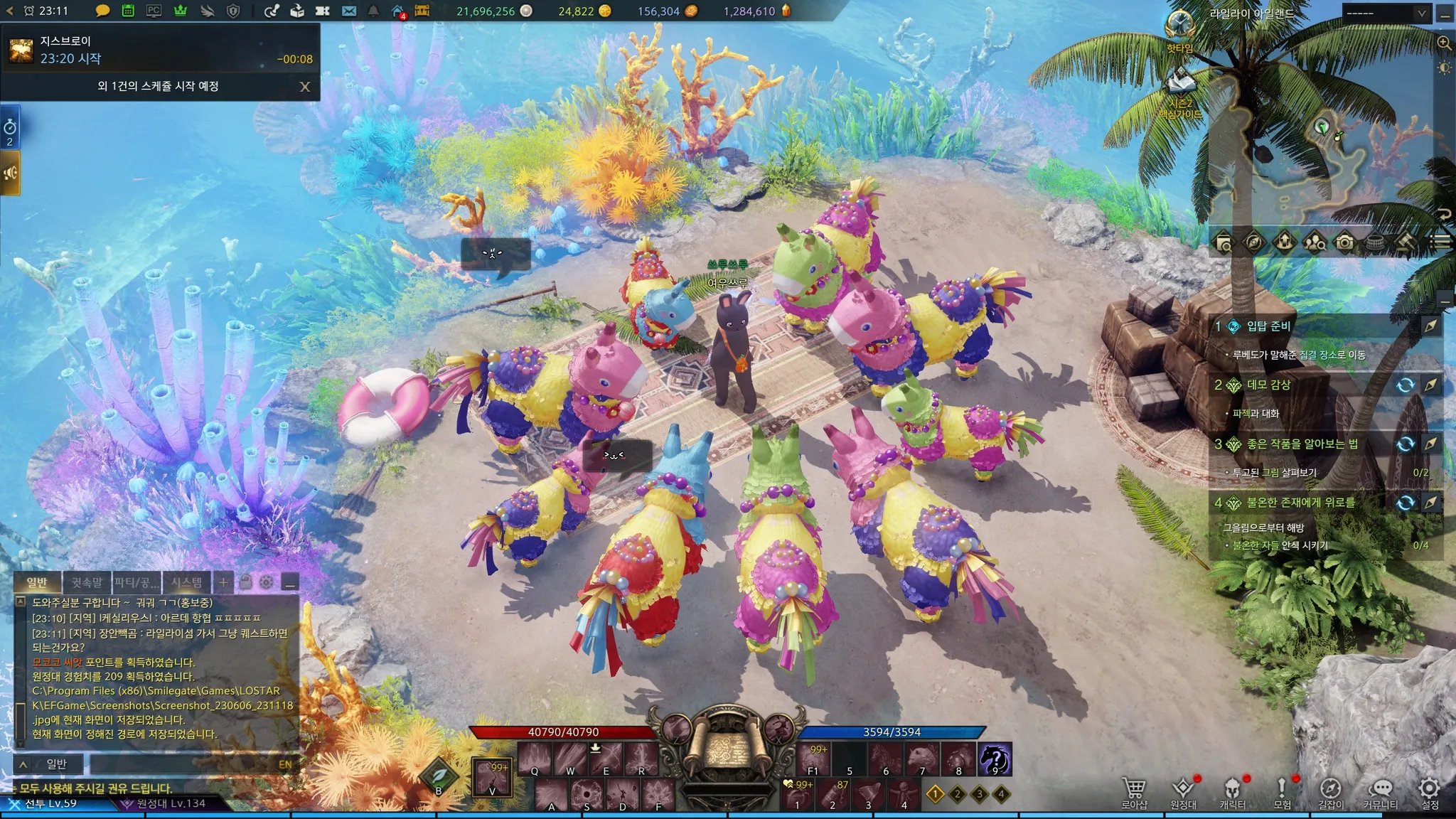This screenshot has width=1456, height=819.
Task: Open the 모험 adventure menu
Action: (1282, 793)
